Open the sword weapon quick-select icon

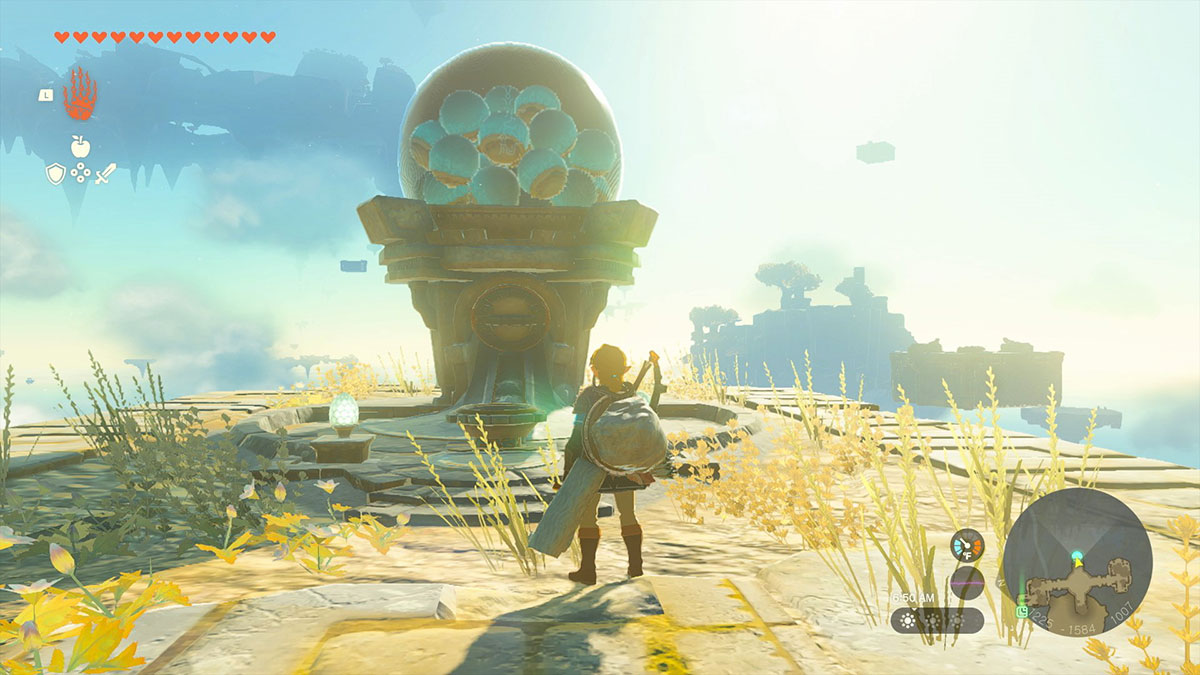click(105, 174)
